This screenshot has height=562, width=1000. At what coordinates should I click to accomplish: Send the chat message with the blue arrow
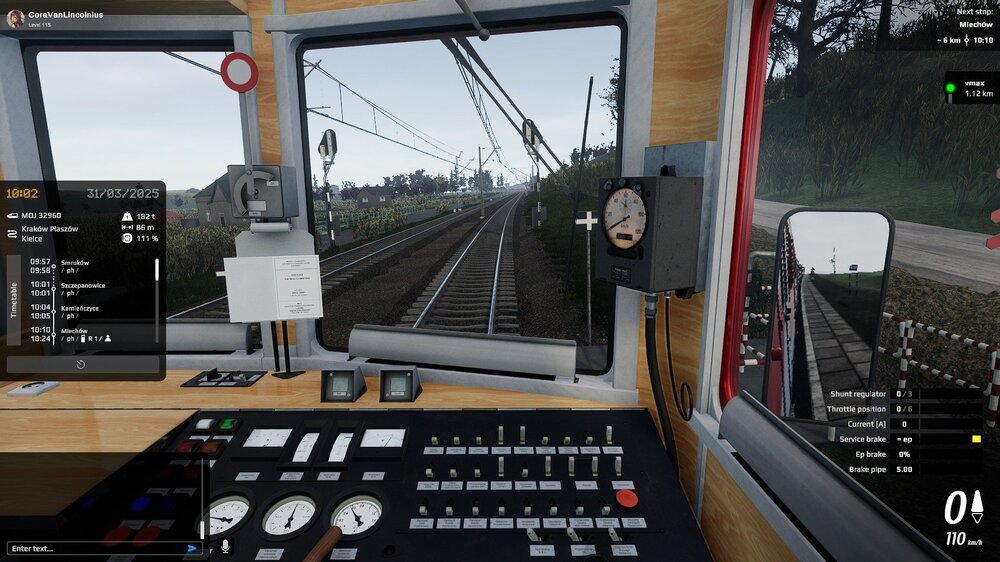pos(192,548)
